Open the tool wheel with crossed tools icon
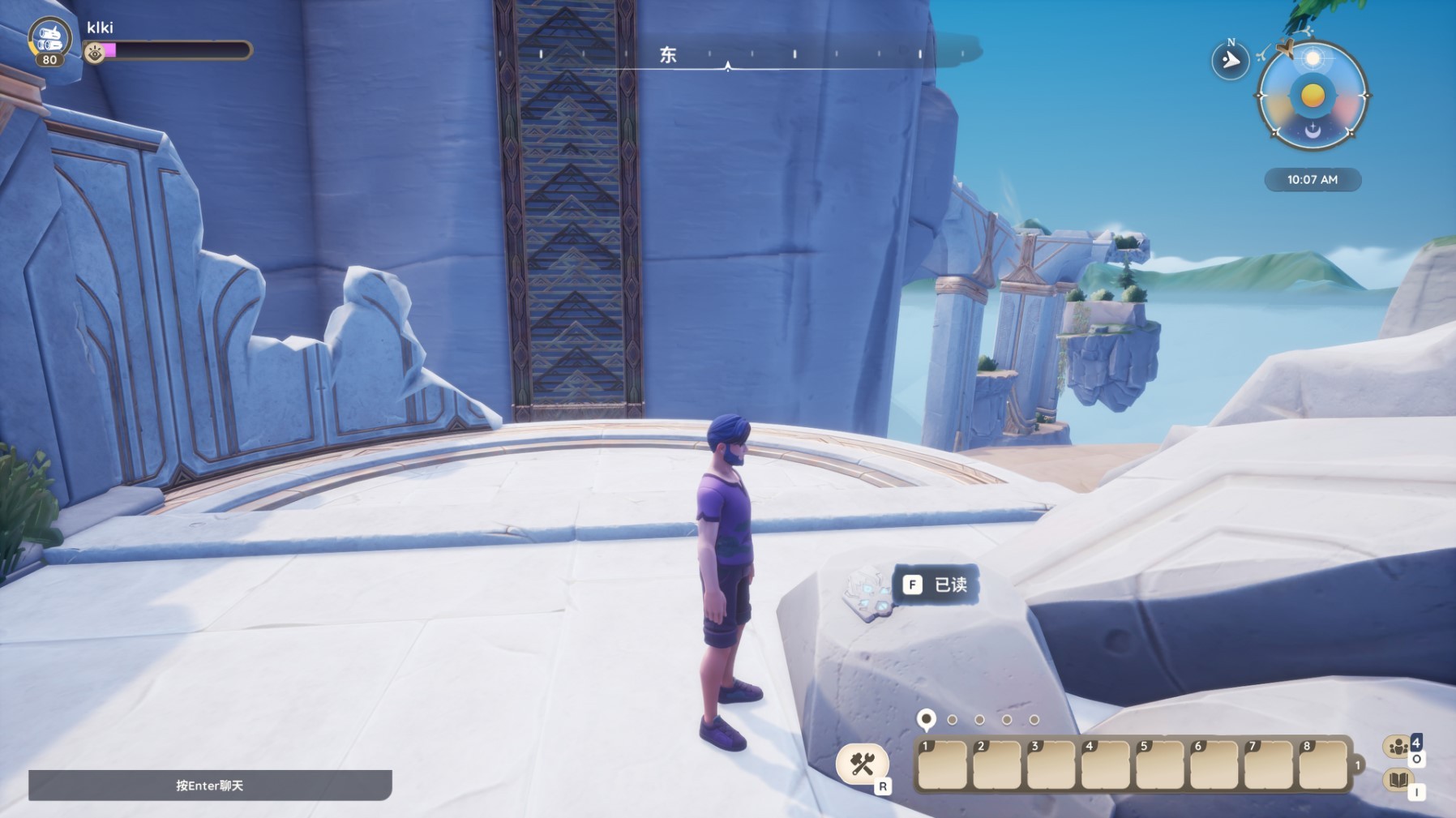 (862, 764)
